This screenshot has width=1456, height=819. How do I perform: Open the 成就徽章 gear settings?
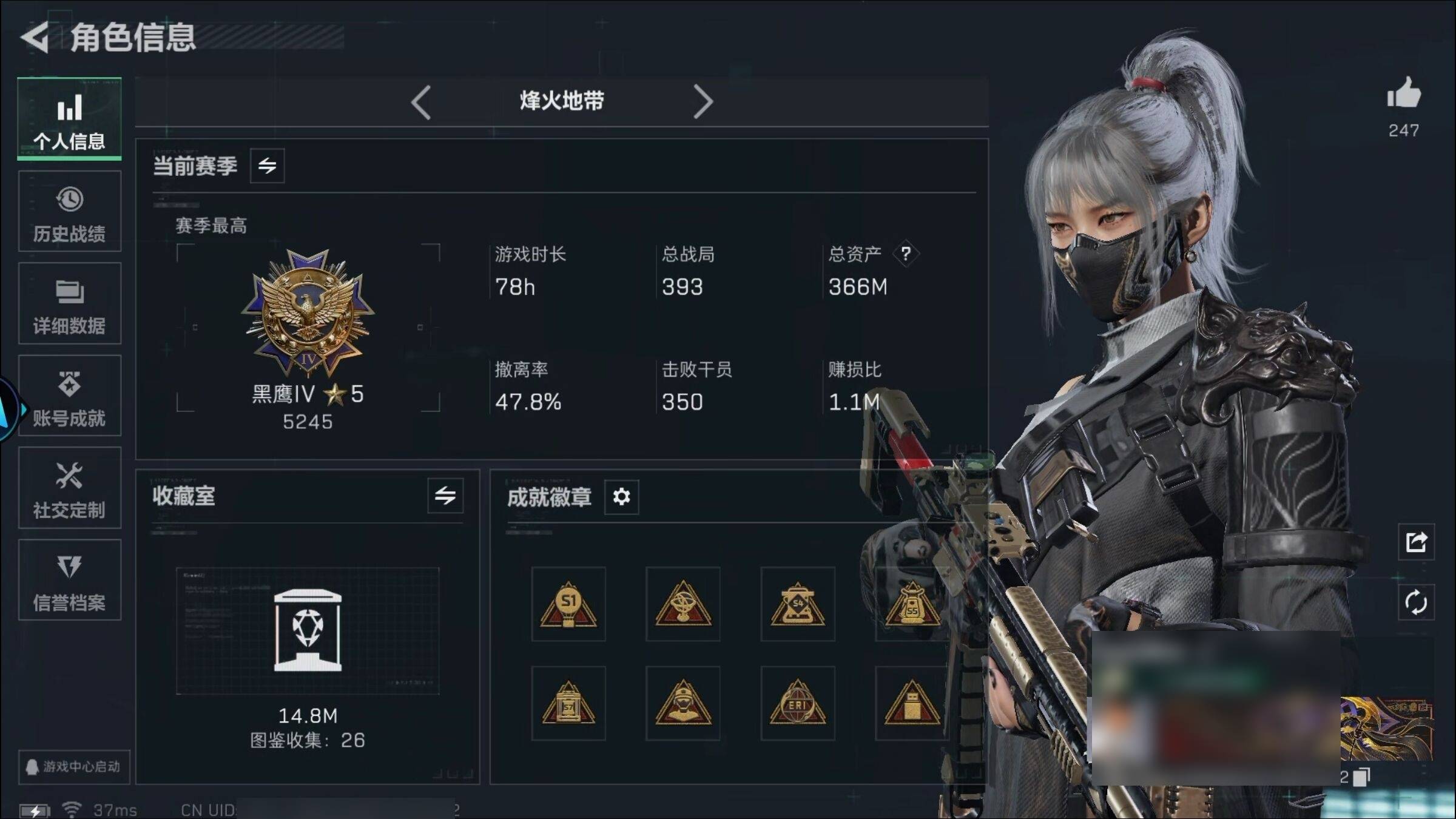[x=621, y=497]
